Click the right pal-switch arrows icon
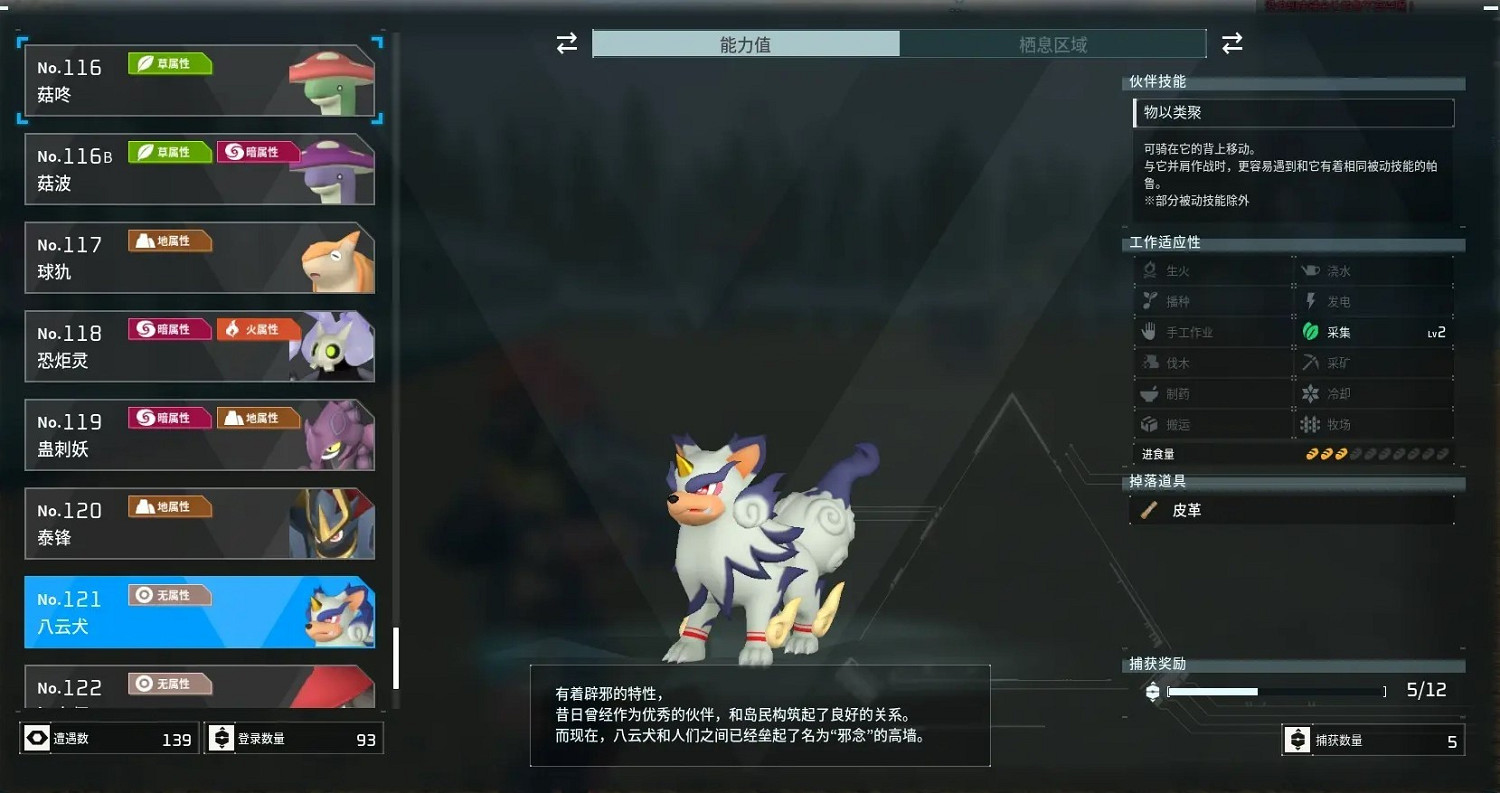Viewport: 1500px width, 793px height. [x=1232, y=44]
